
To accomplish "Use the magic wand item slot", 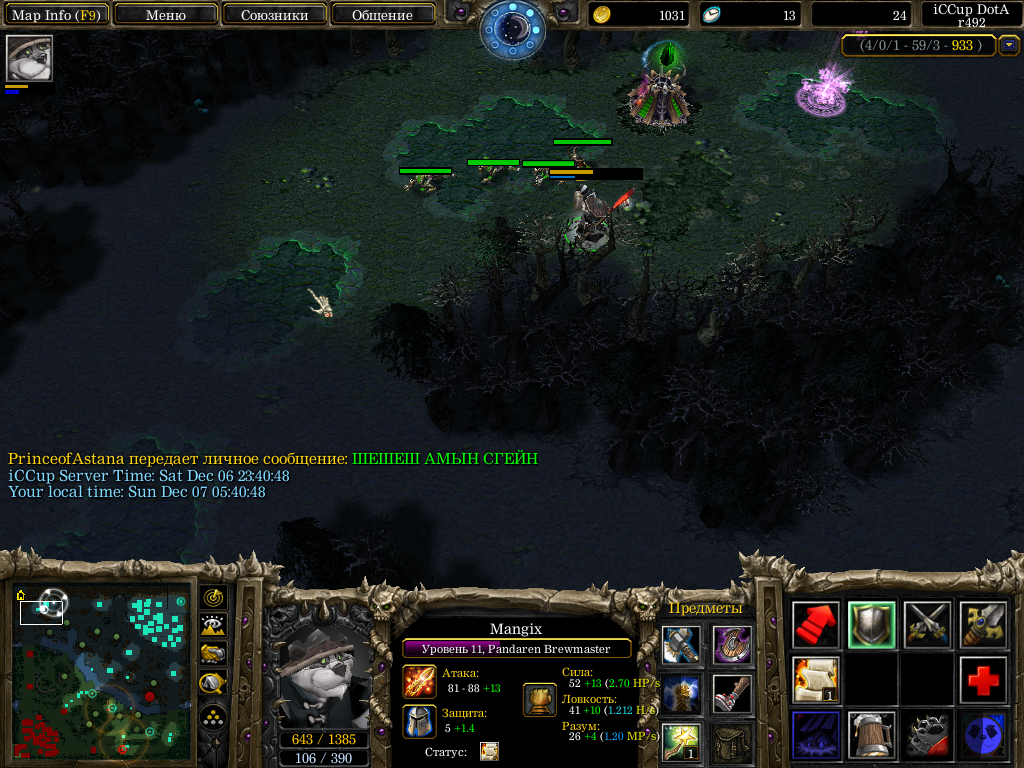I will (681, 743).
